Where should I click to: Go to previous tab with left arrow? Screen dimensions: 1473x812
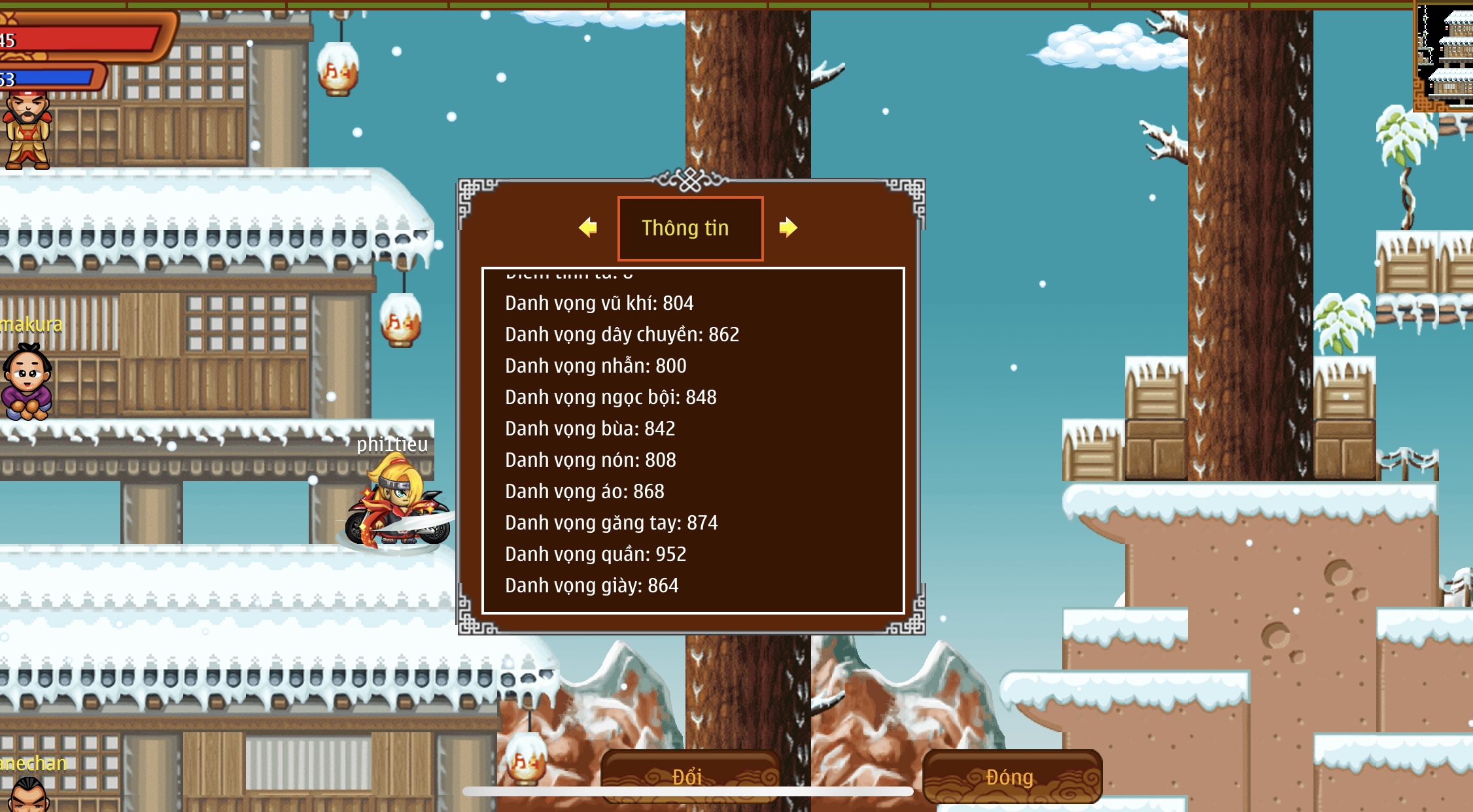coord(588,228)
